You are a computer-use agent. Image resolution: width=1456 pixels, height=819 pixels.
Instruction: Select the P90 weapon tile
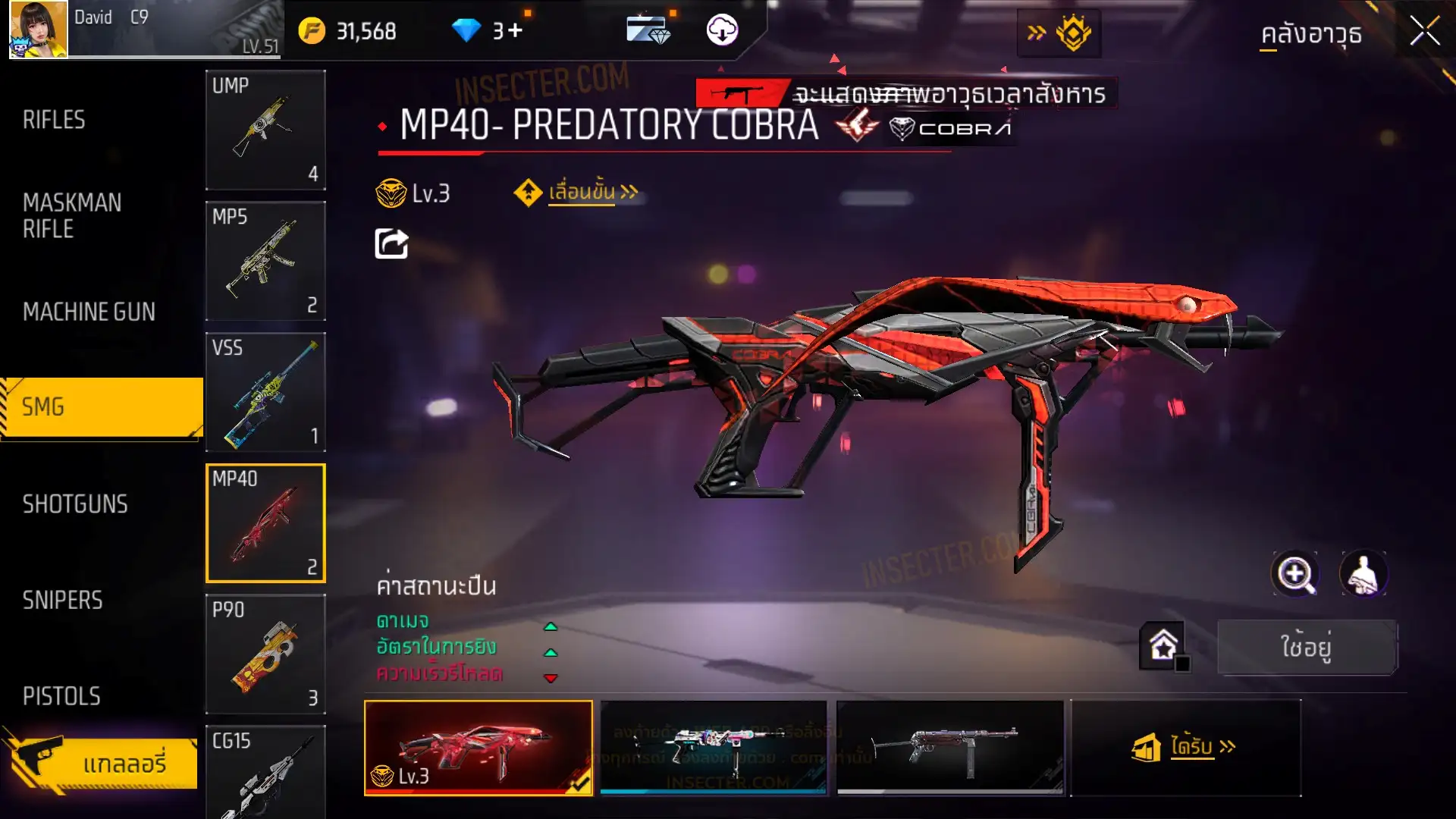coord(265,654)
